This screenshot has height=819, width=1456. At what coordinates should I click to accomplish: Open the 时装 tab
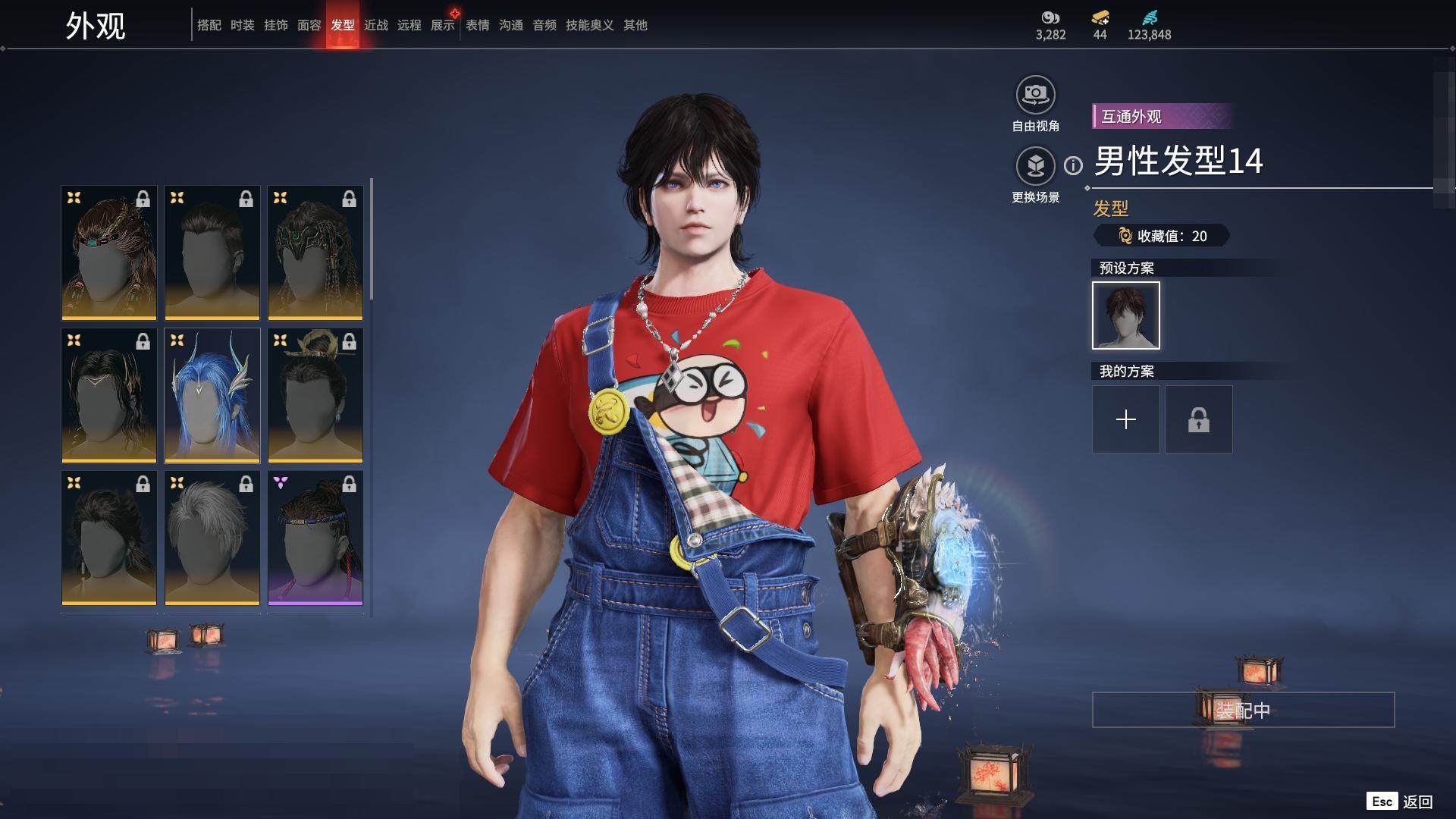(242, 25)
